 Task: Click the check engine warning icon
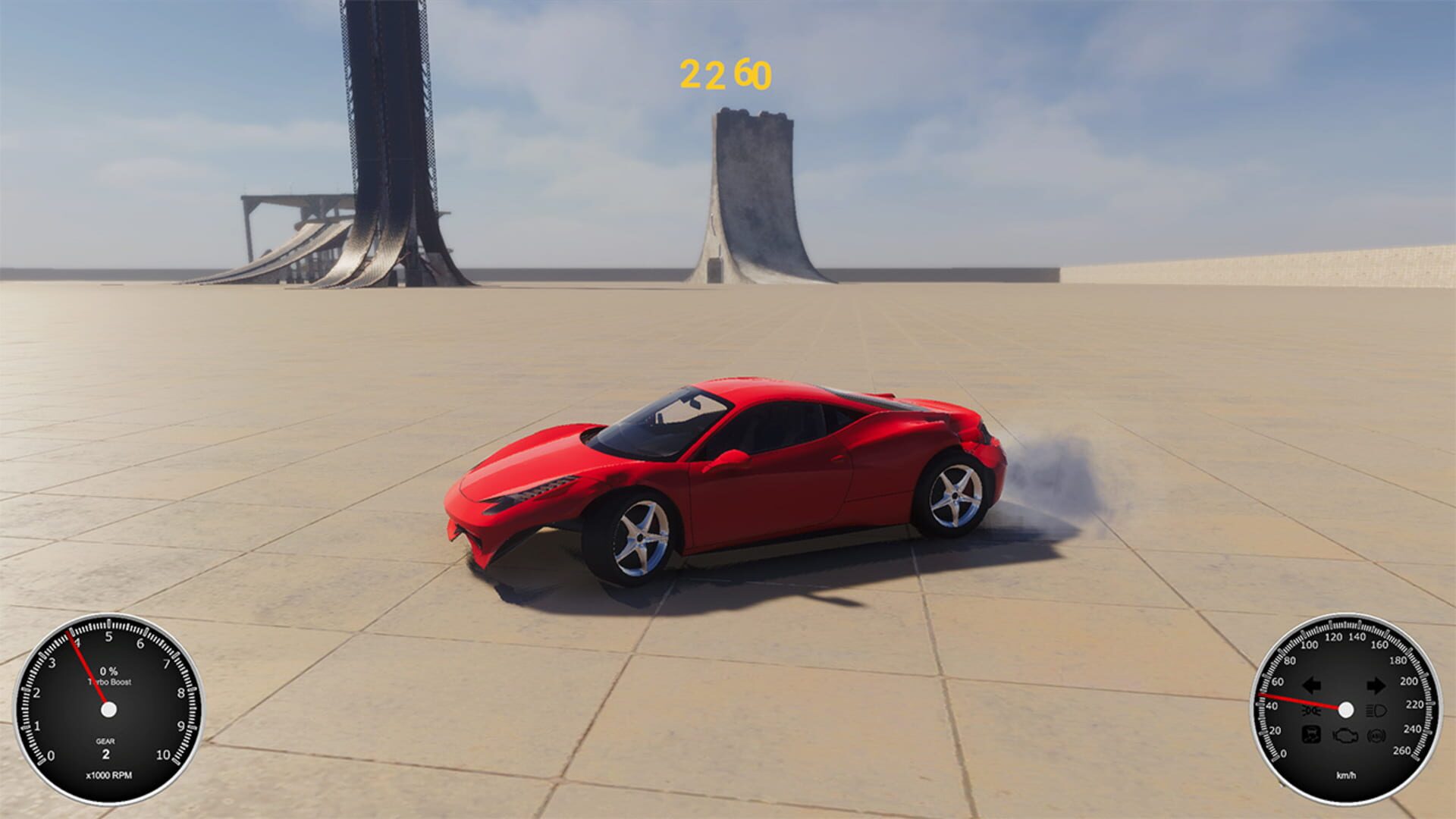pos(1345,736)
